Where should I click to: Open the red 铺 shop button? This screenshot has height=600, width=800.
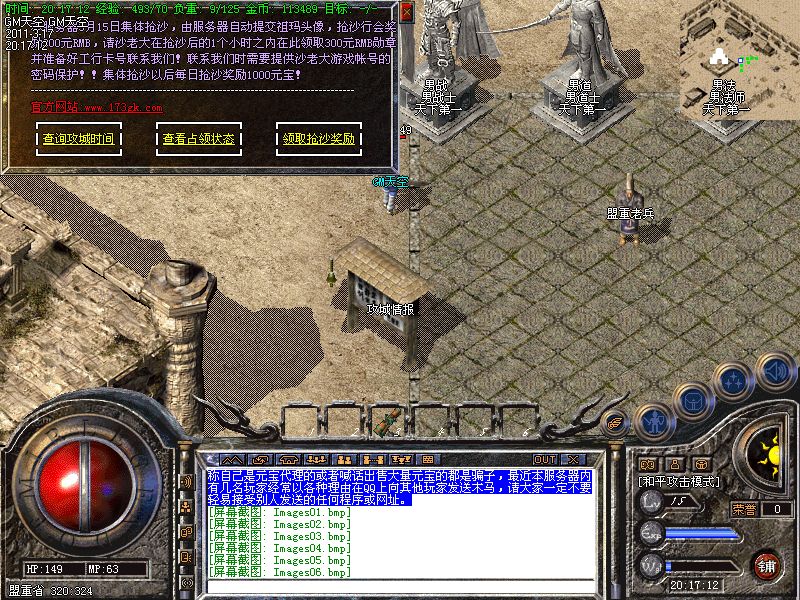768,565
